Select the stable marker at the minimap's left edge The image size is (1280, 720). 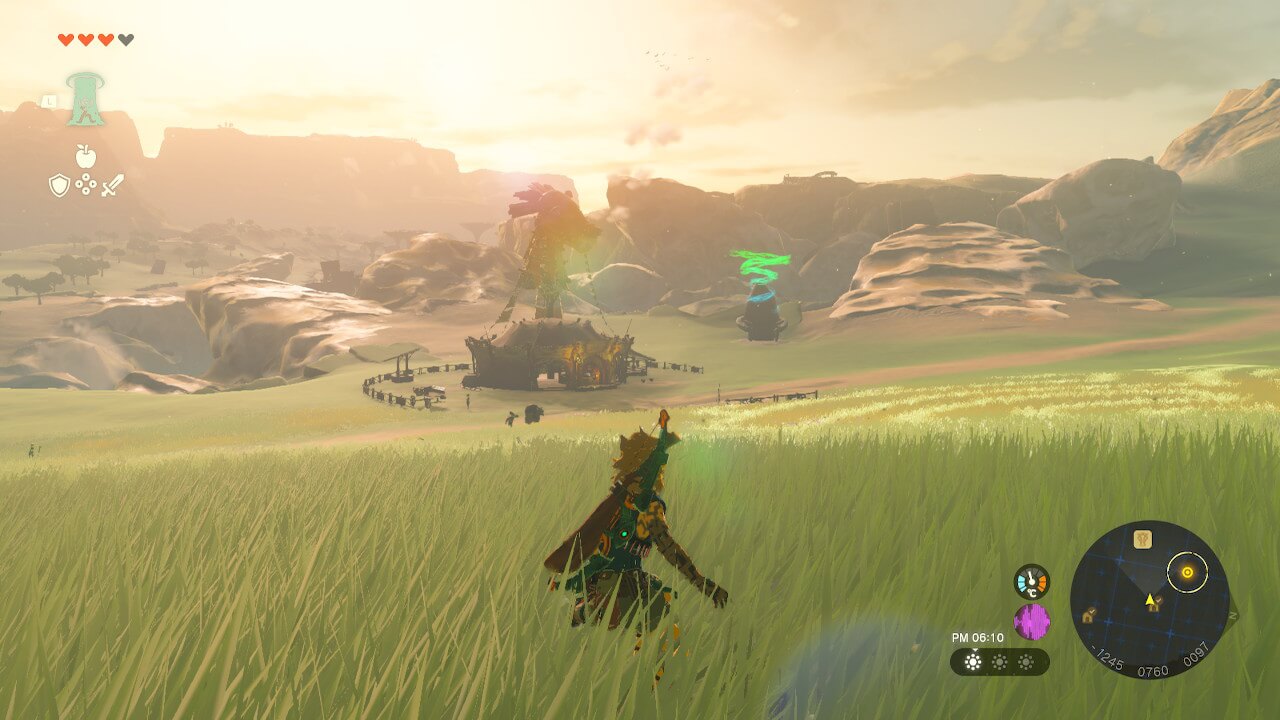(1087, 616)
